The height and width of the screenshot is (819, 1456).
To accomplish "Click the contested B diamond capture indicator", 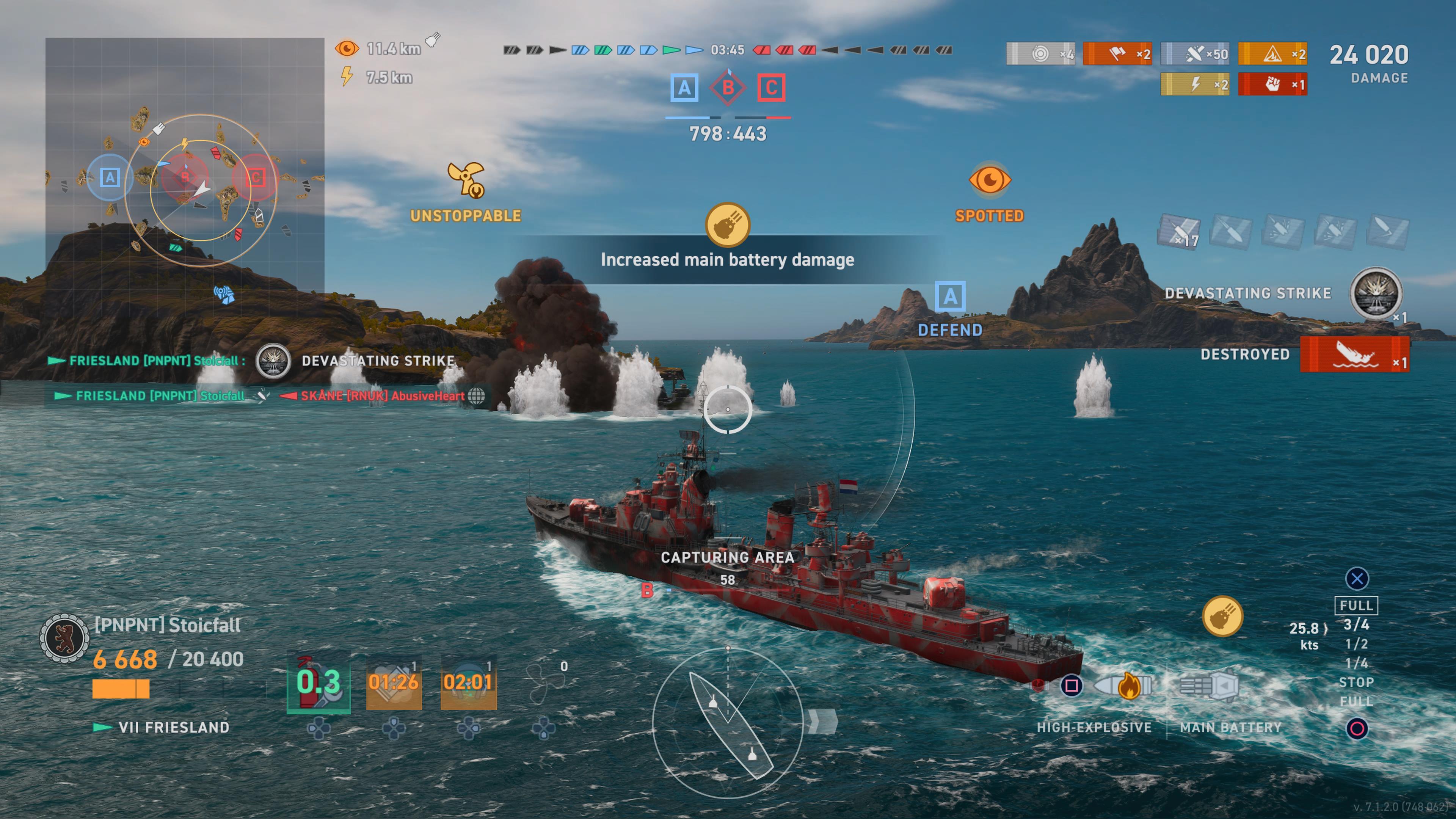I will point(728,88).
